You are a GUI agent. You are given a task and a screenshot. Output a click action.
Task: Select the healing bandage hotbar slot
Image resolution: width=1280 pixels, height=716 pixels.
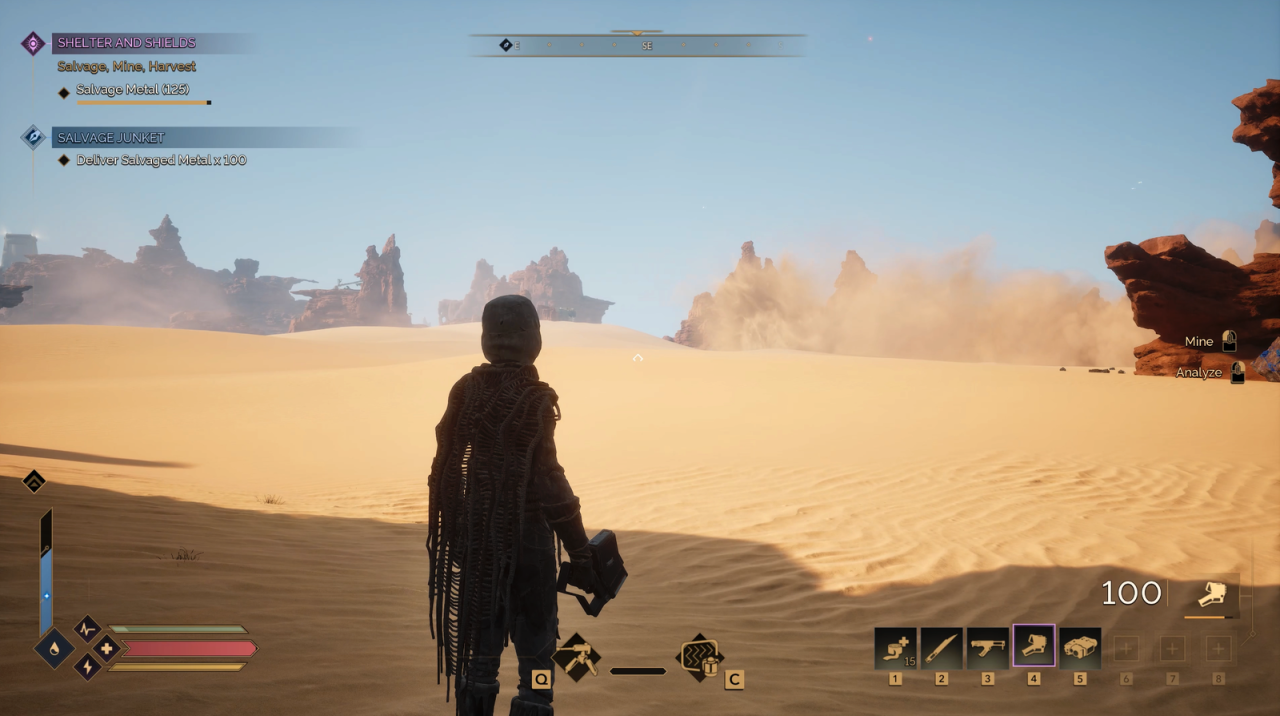[895, 648]
